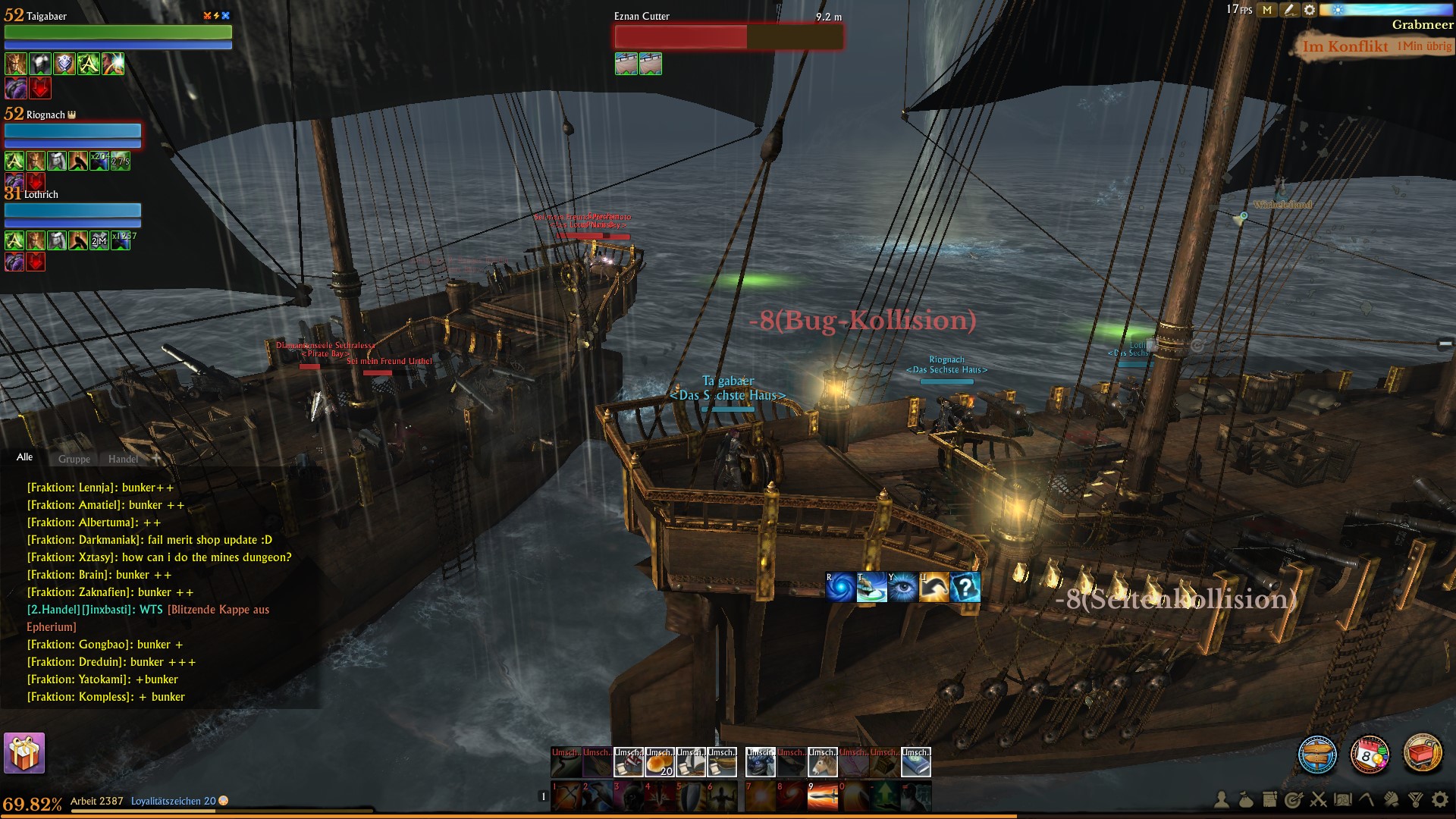Click the + to add a chat tab
This screenshot has width=1456, height=819.
[x=156, y=460]
